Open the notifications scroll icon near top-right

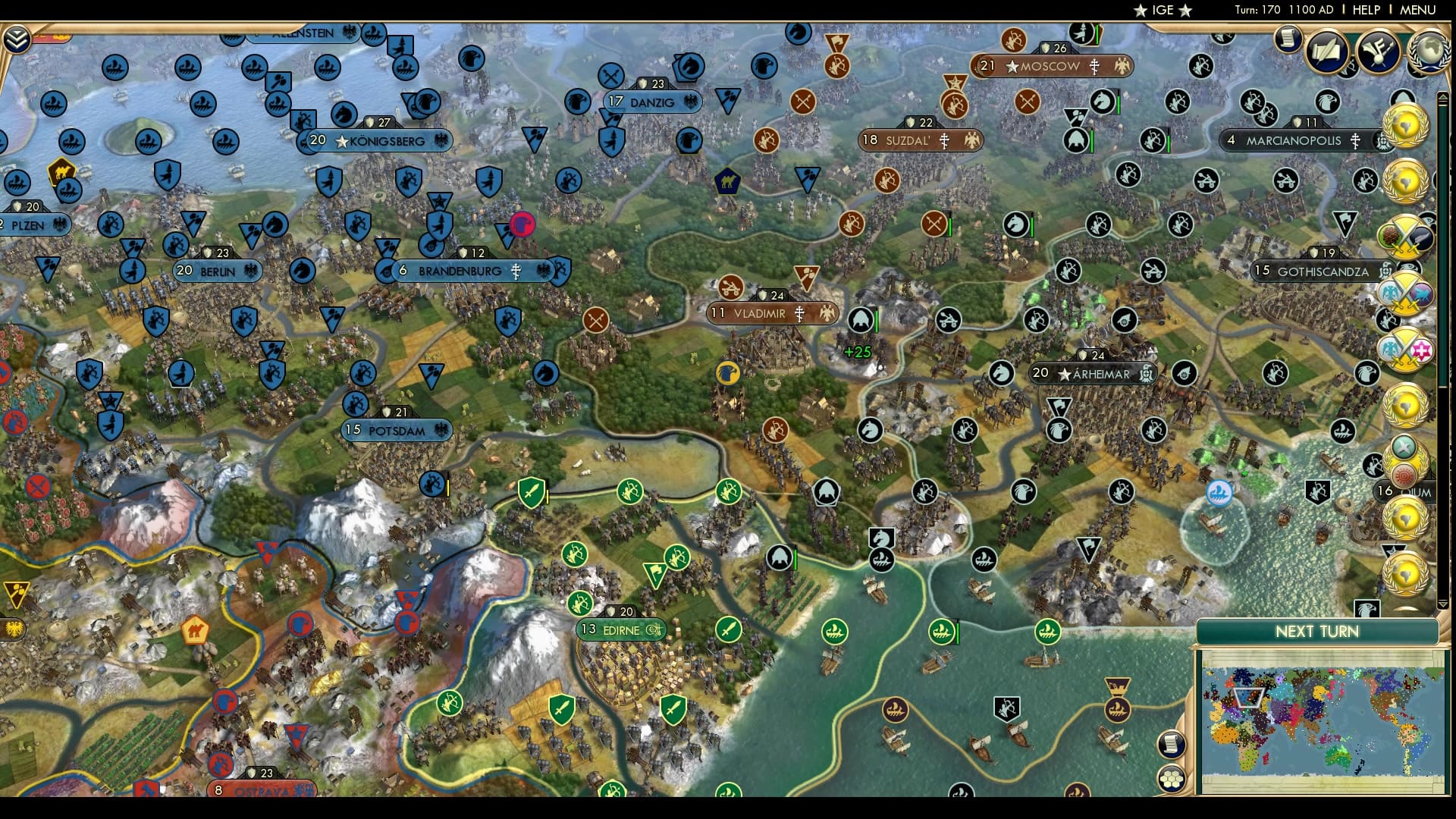1288,40
